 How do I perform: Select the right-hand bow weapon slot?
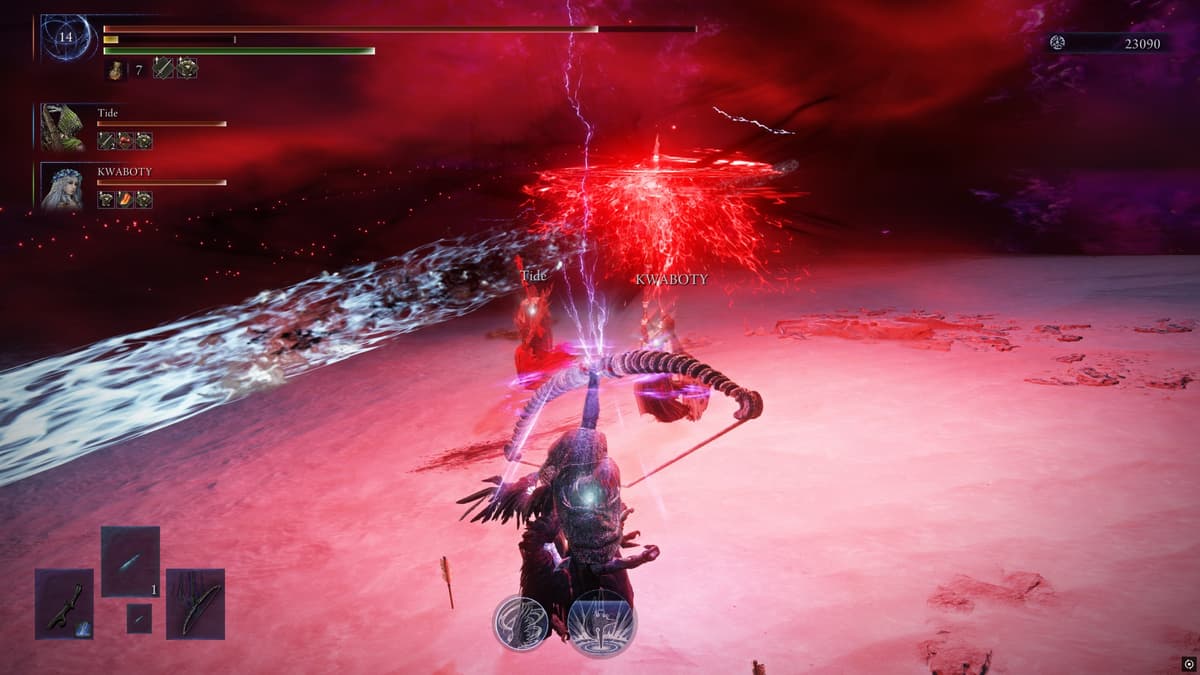tap(195, 603)
